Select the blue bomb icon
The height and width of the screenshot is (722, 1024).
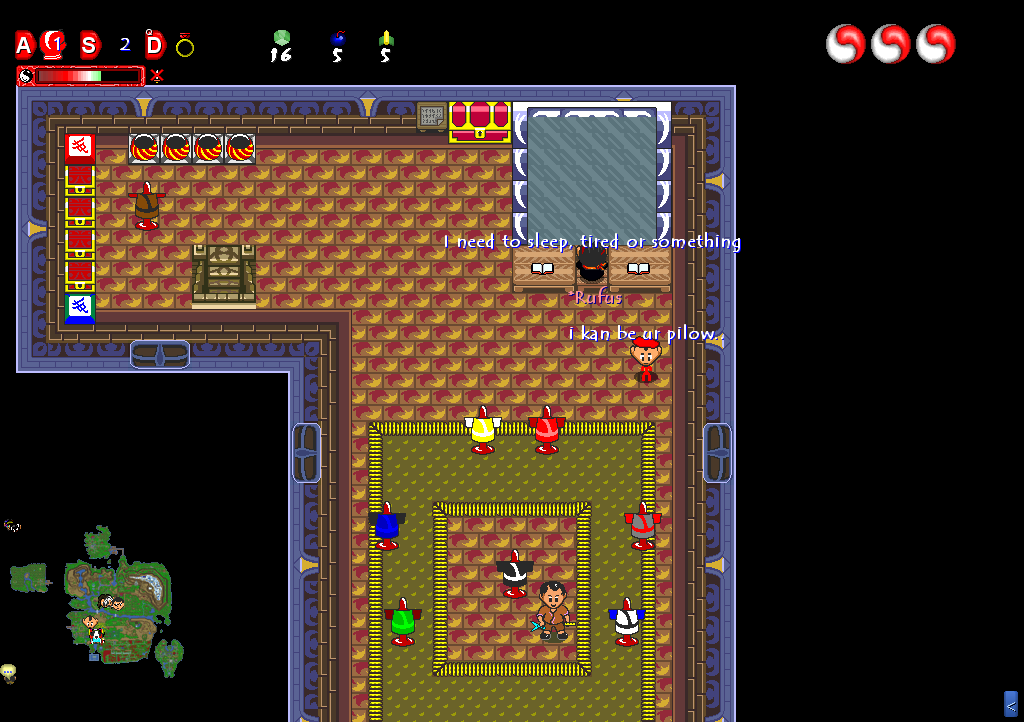pyautogui.click(x=337, y=40)
